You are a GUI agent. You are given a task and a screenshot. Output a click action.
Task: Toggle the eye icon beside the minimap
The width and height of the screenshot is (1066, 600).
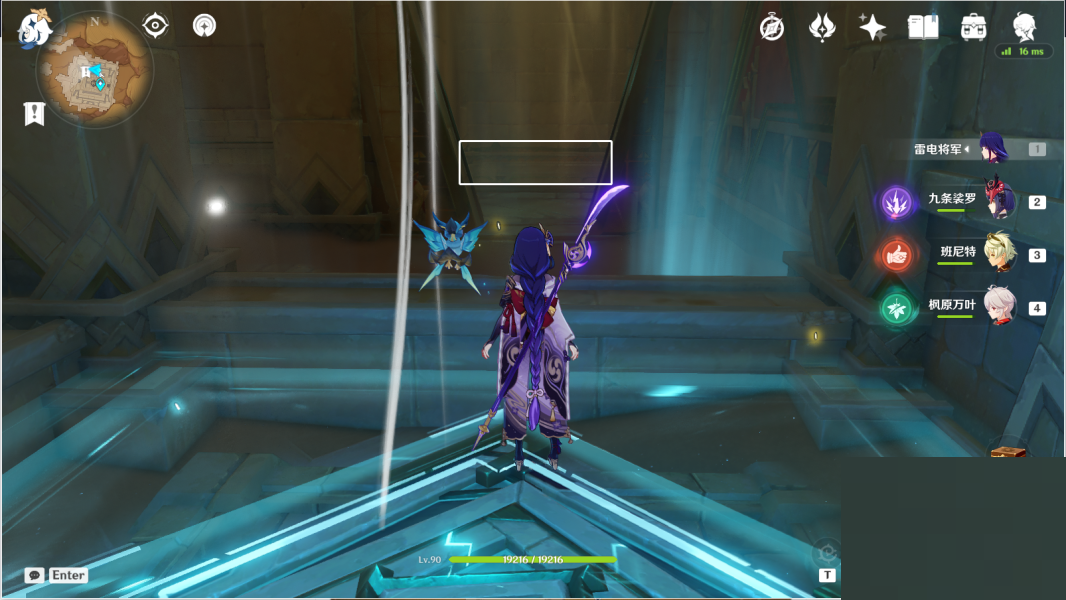[155, 25]
